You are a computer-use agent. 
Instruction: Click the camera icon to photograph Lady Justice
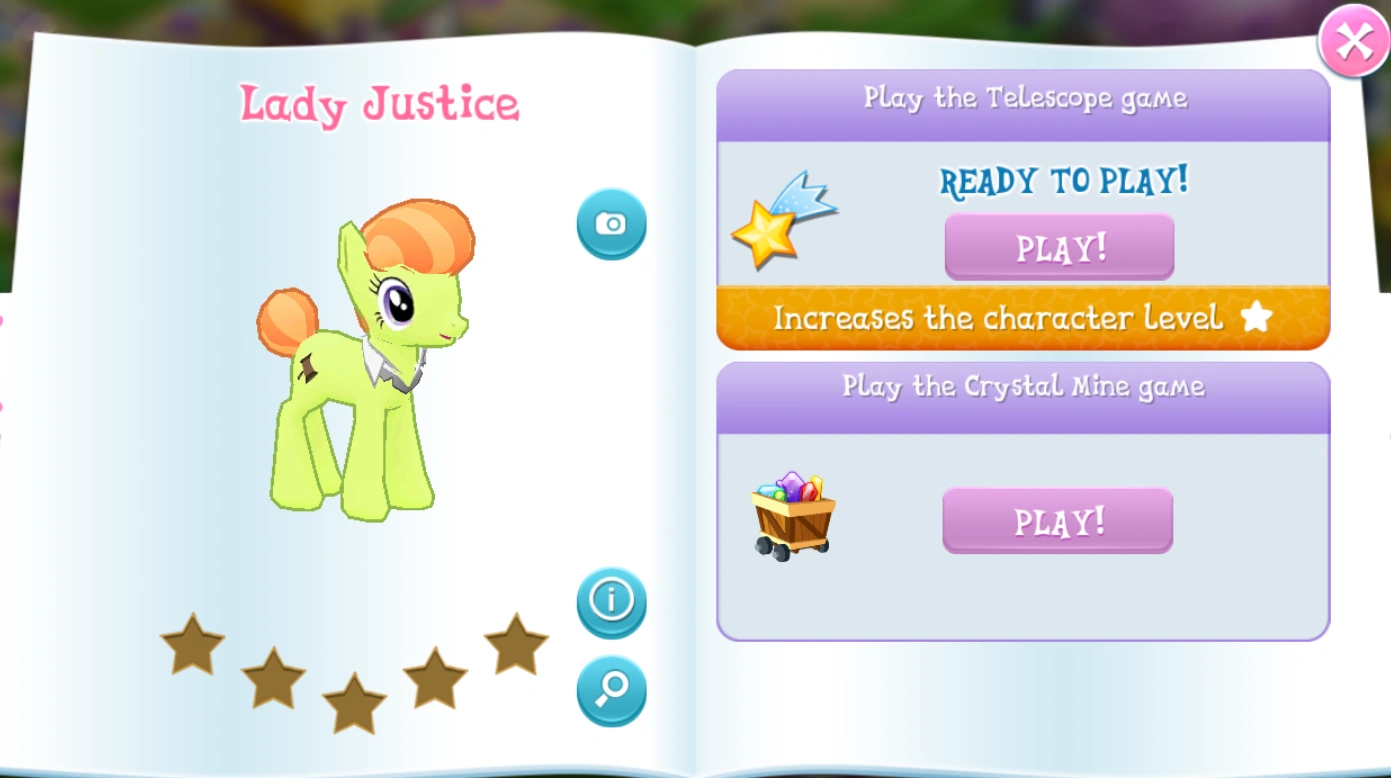[611, 223]
